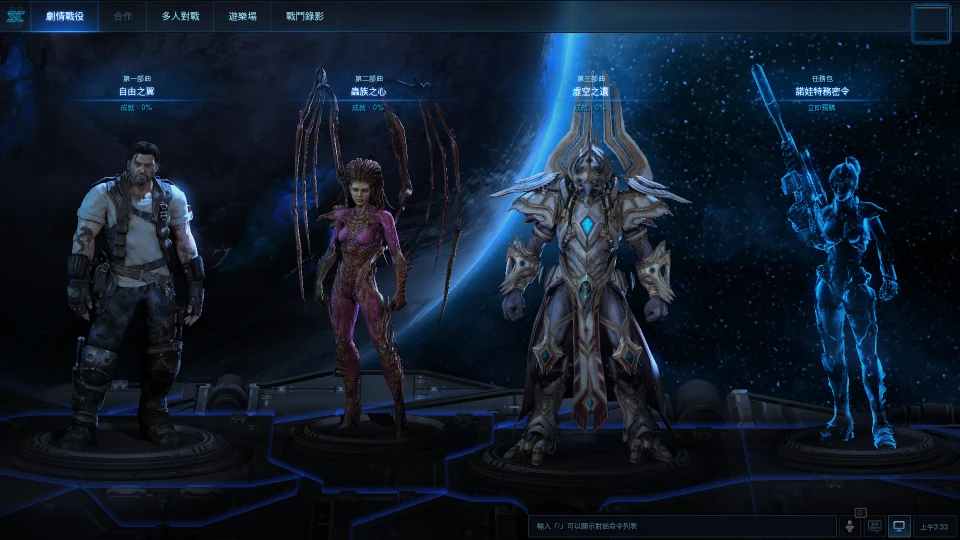Open the 遊樂場 arcade tab

coord(241,17)
